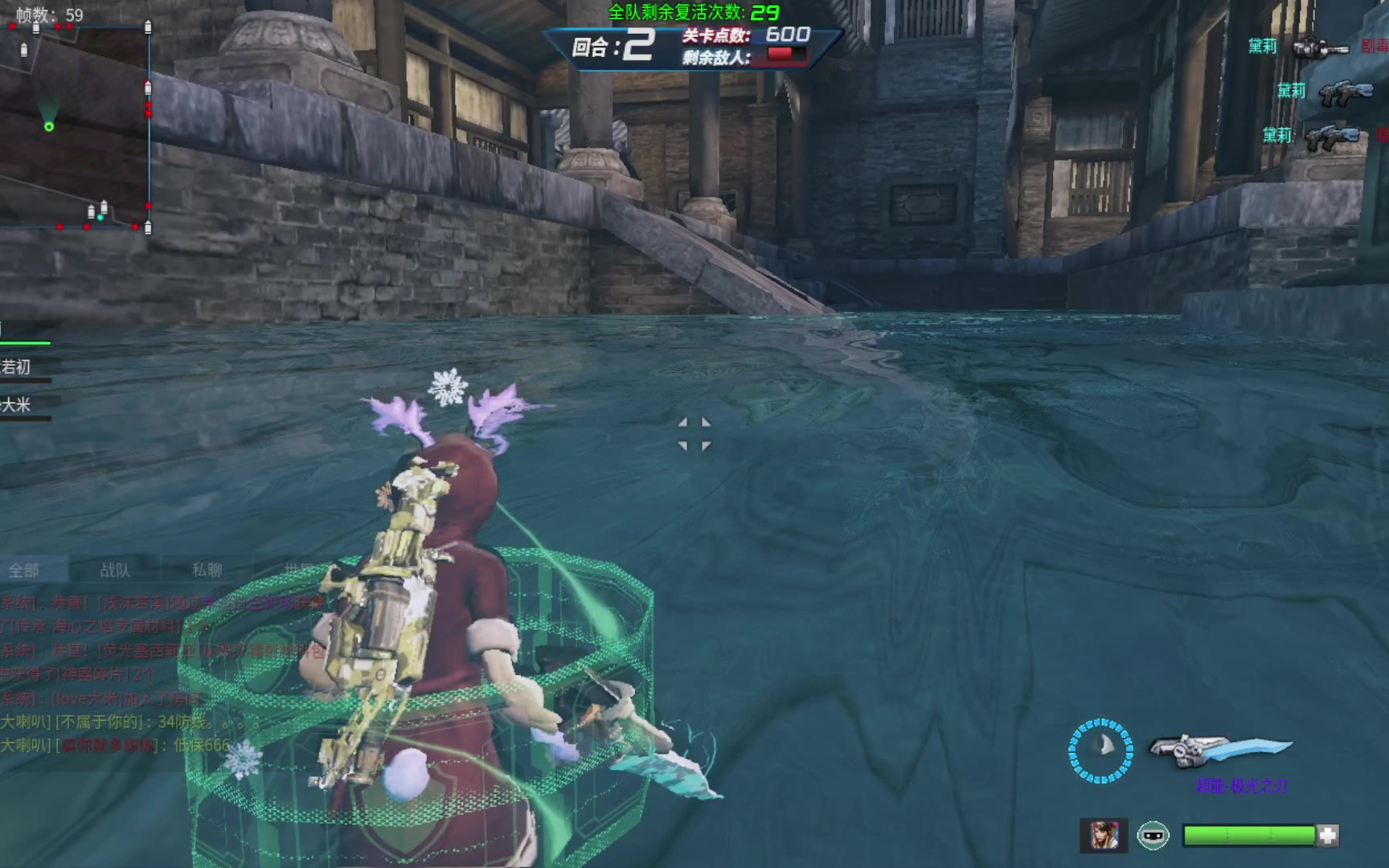This screenshot has width=1389, height=868.
Task: Click the white plus beside health bar
Action: (1328, 836)
